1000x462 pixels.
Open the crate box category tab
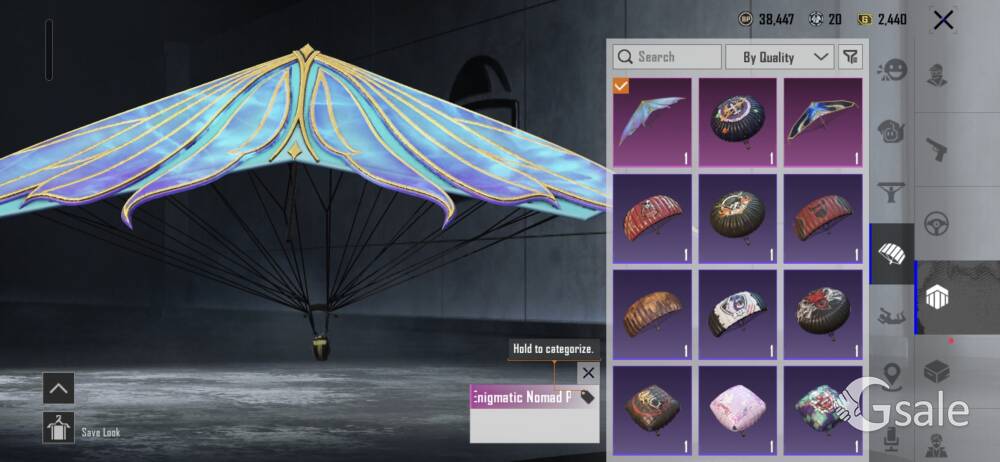[x=937, y=371]
